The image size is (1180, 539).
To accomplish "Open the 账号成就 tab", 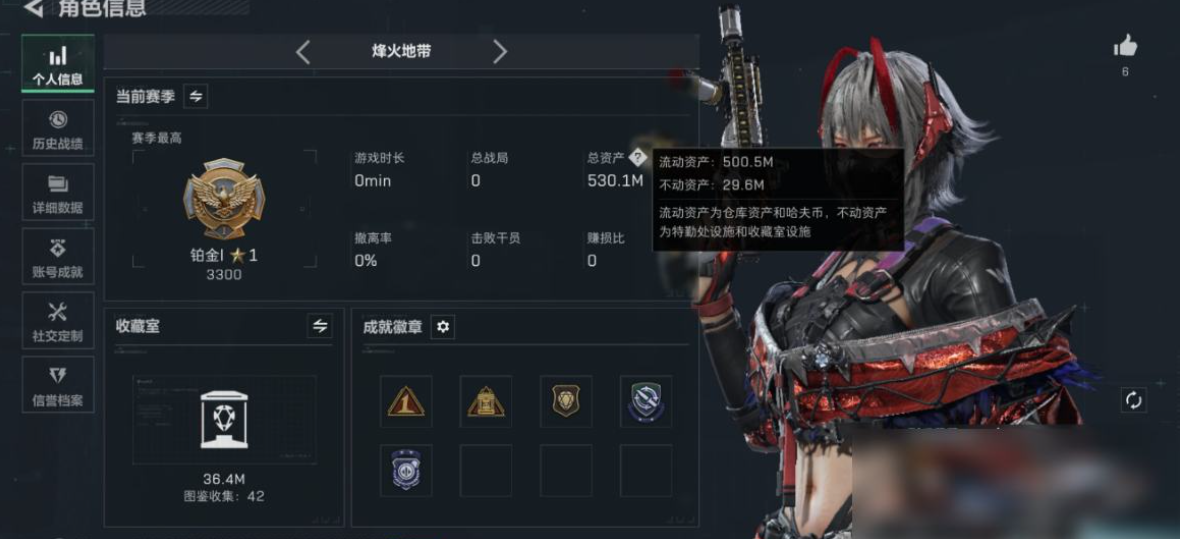I will pos(58,257).
